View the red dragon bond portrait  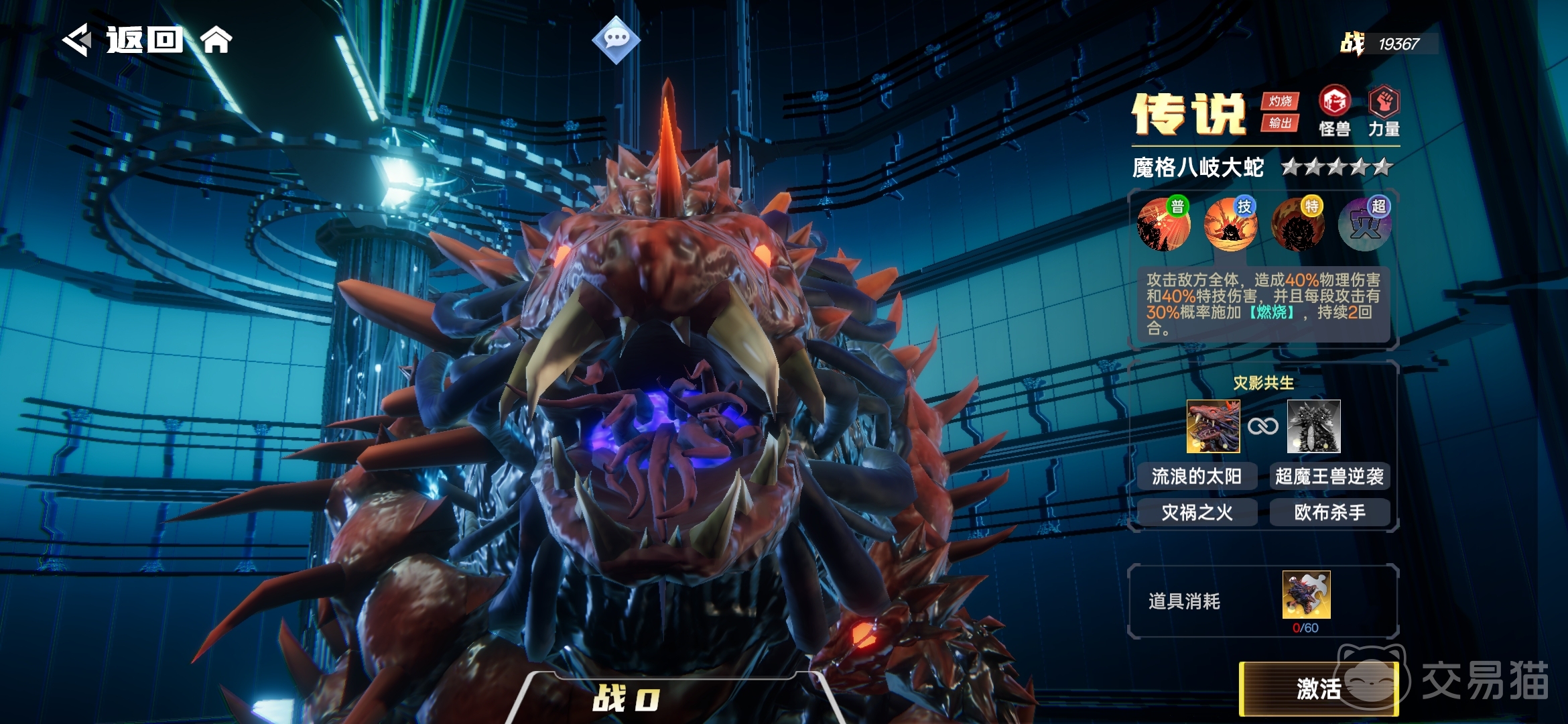point(1213,426)
